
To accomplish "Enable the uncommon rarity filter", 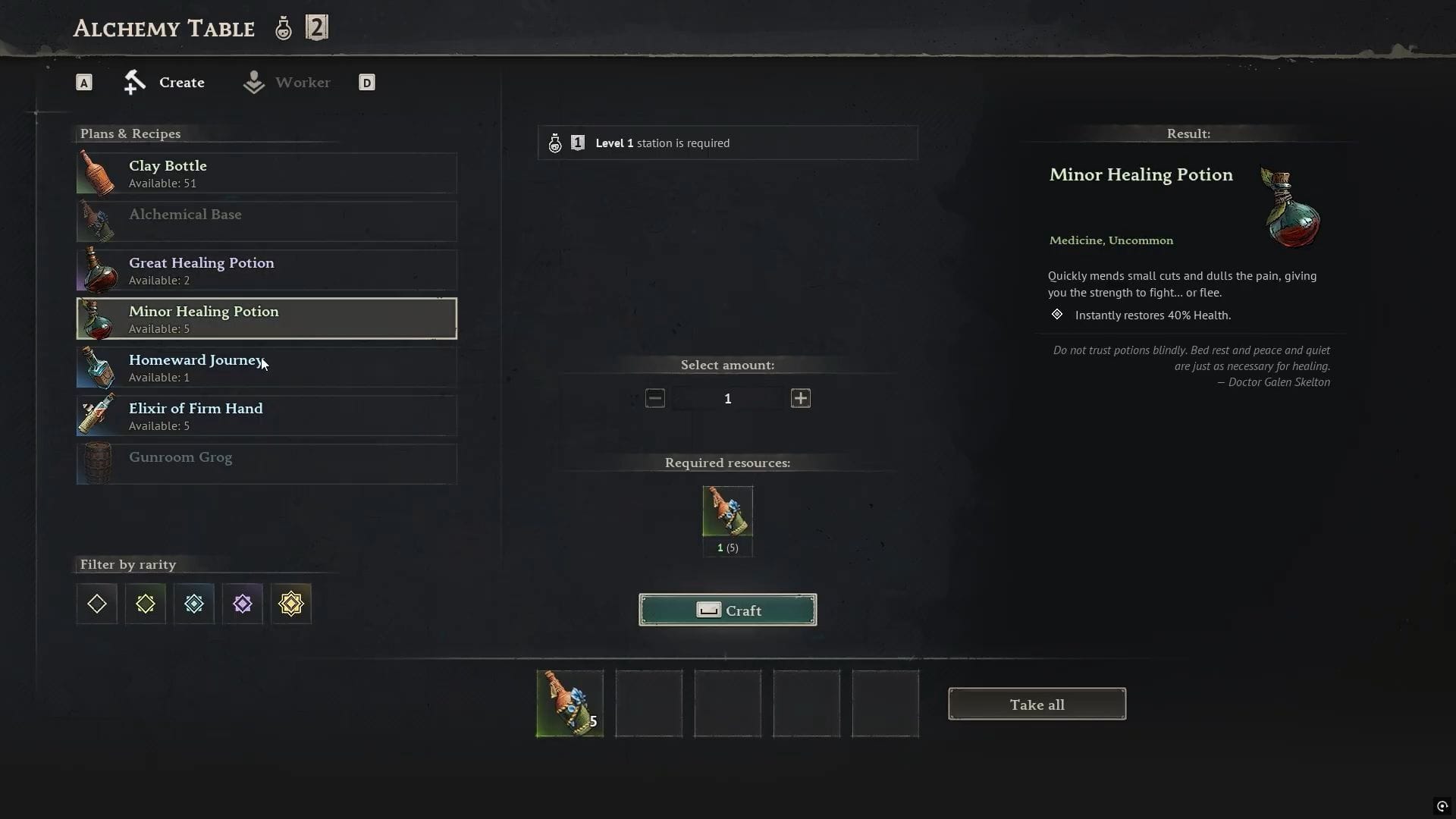I will [145, 604].
